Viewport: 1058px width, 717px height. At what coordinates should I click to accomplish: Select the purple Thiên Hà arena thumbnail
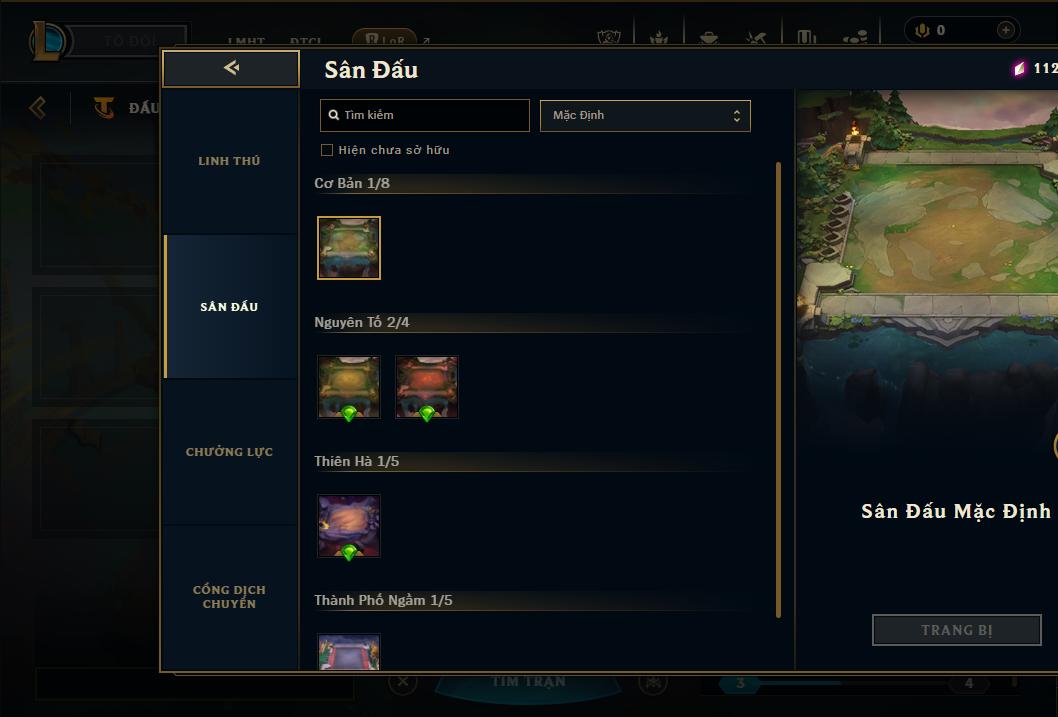pos(349,526)
